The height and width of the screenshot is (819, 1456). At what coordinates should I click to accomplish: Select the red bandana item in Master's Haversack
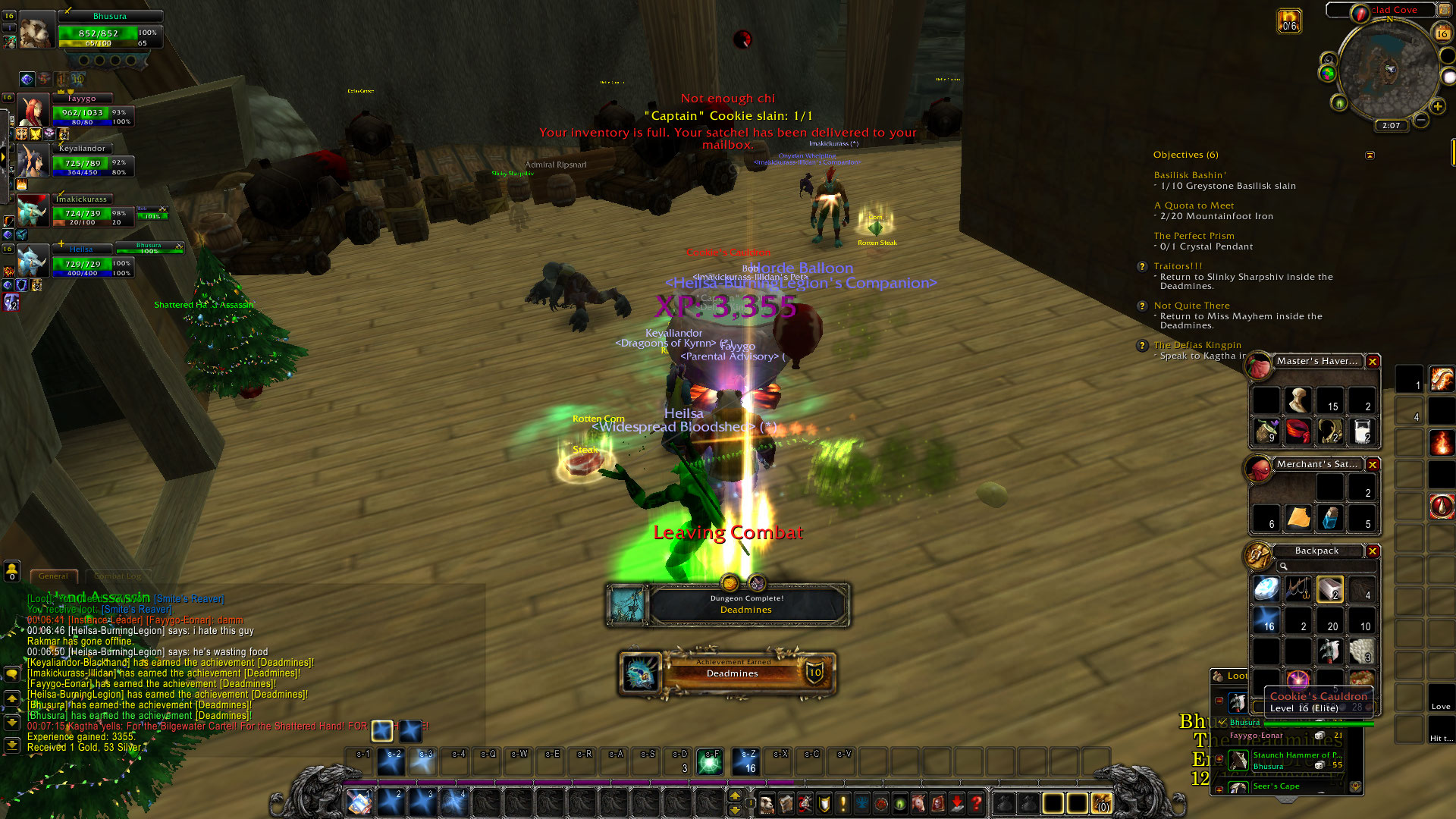(x=1298, y=431)
